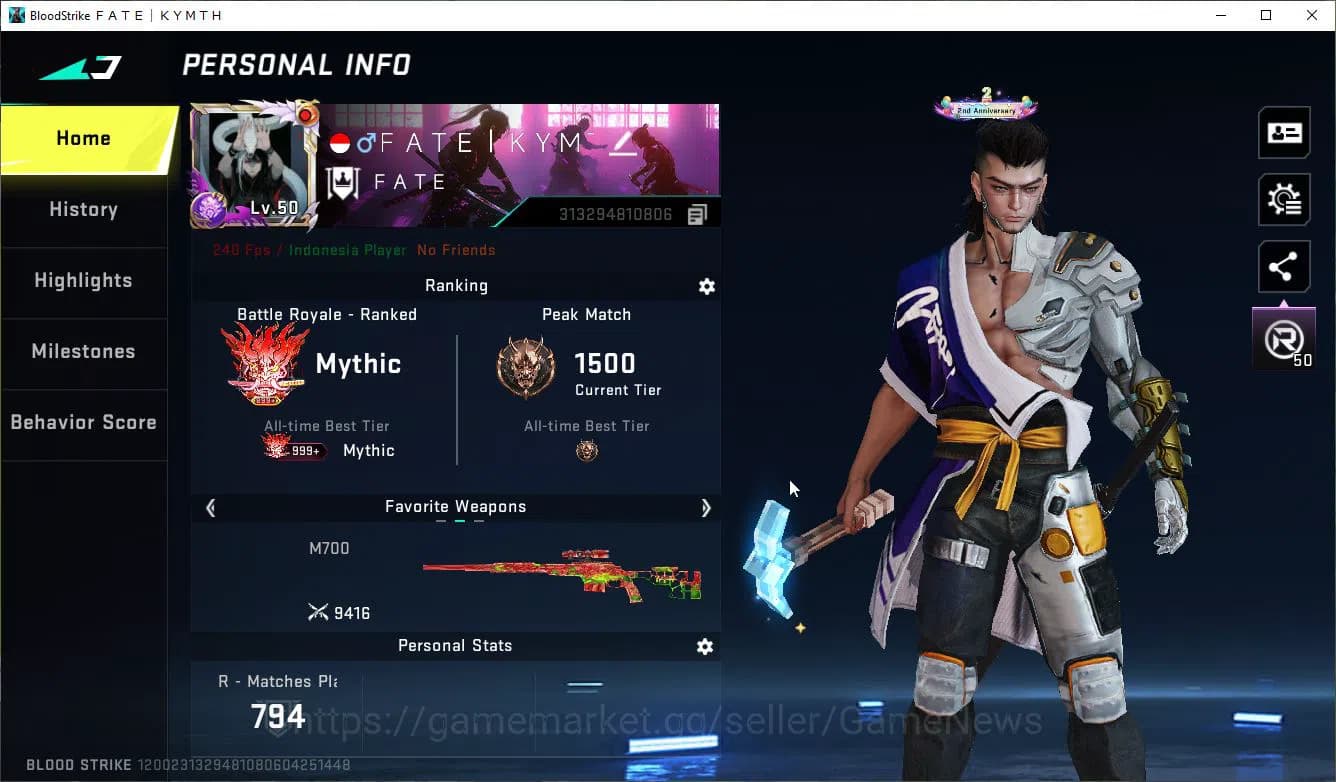
Task: Switch to the Behavior Score tab
Action: 84,422
